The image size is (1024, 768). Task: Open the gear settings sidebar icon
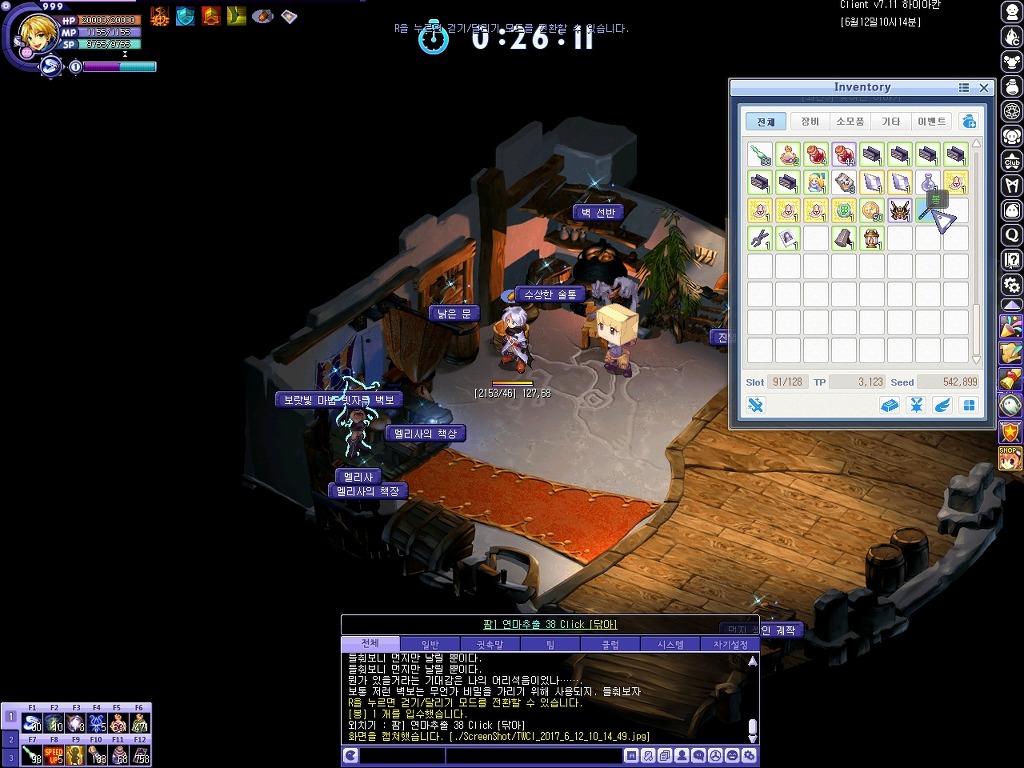pos(1012,284)
